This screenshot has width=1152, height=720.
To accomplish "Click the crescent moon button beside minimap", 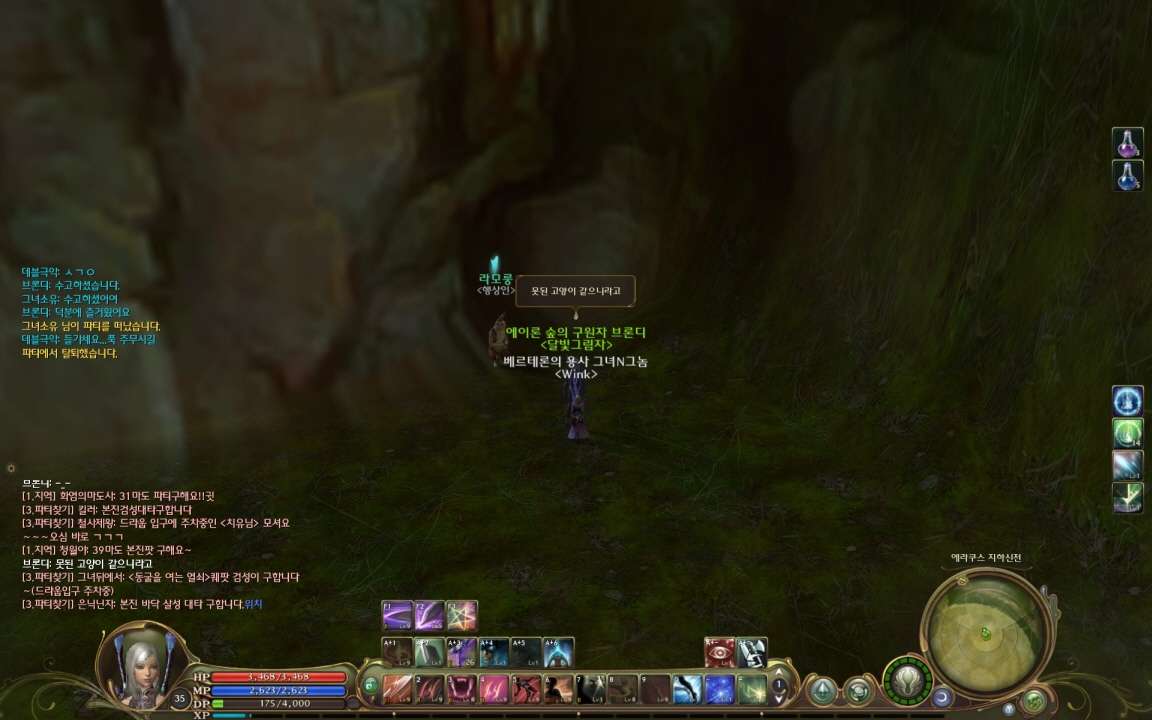I will pos(942,696).
